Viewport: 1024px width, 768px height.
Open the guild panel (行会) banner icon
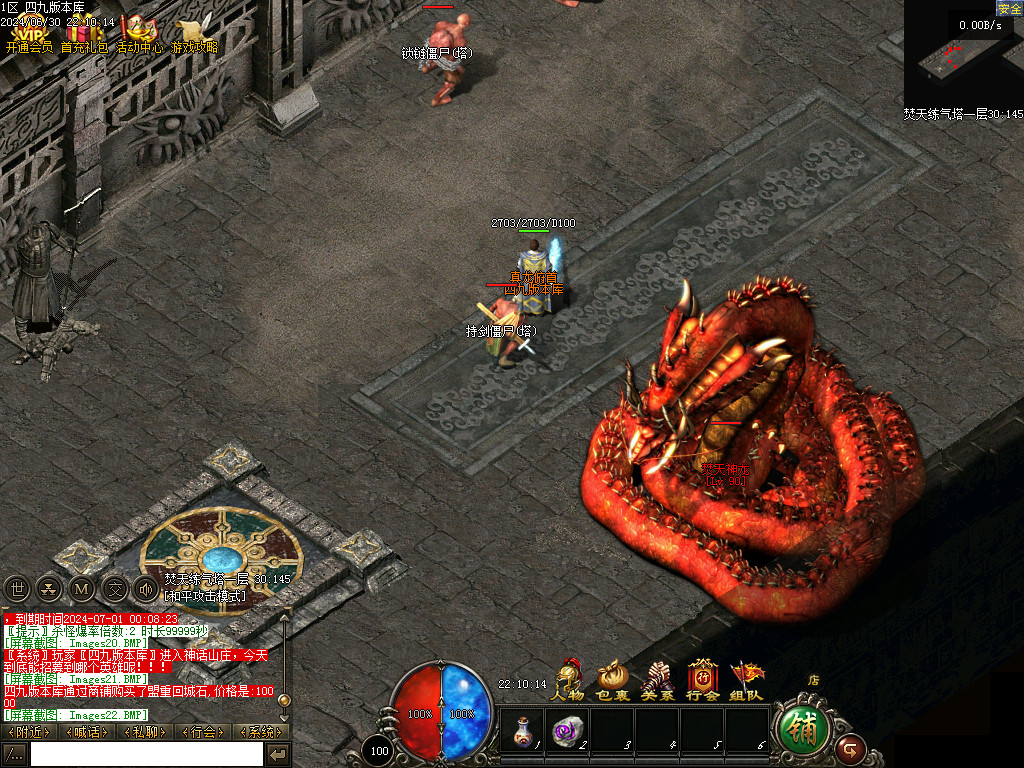tap(703, 680)
